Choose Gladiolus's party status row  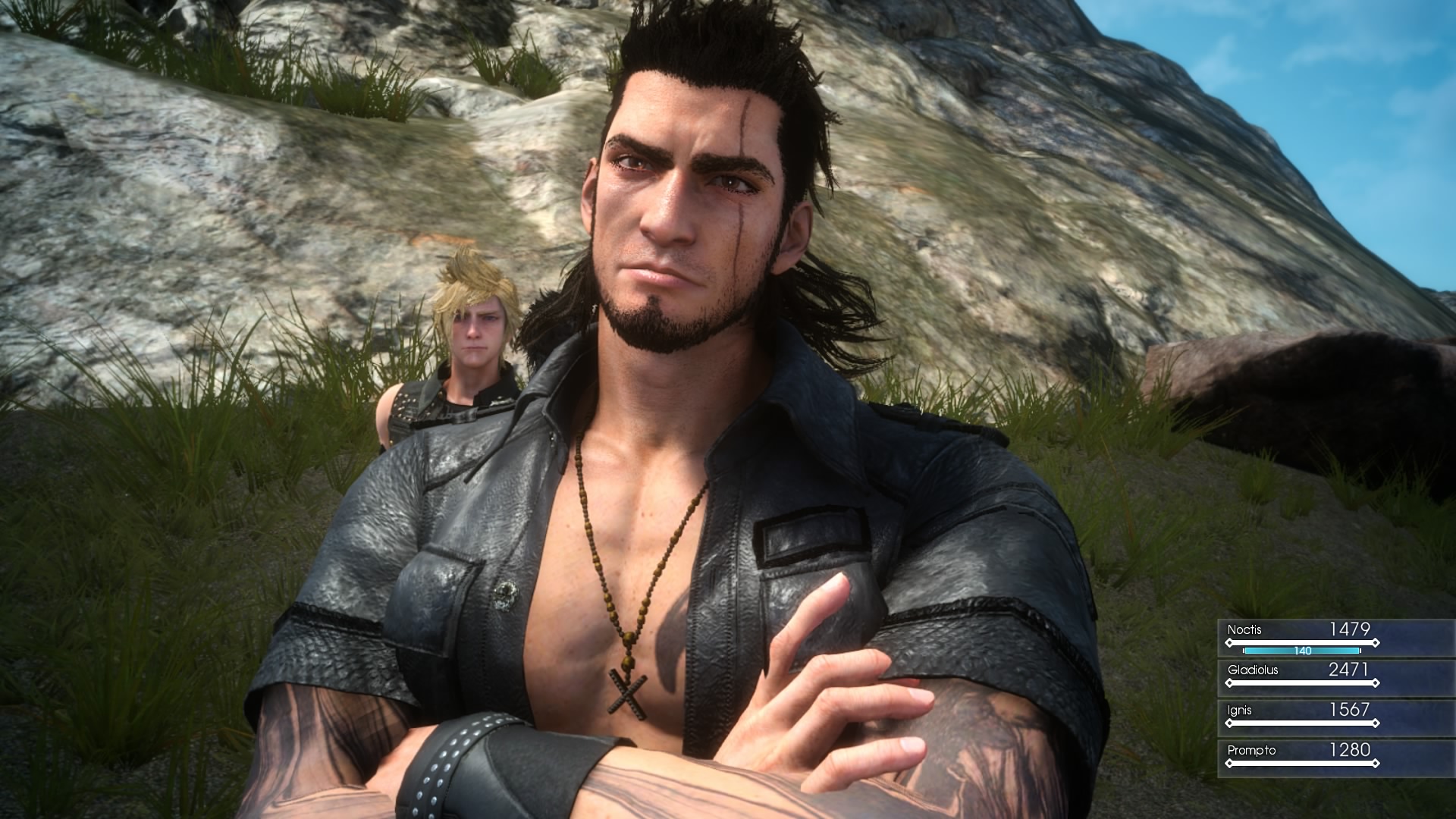[1301, 676]
